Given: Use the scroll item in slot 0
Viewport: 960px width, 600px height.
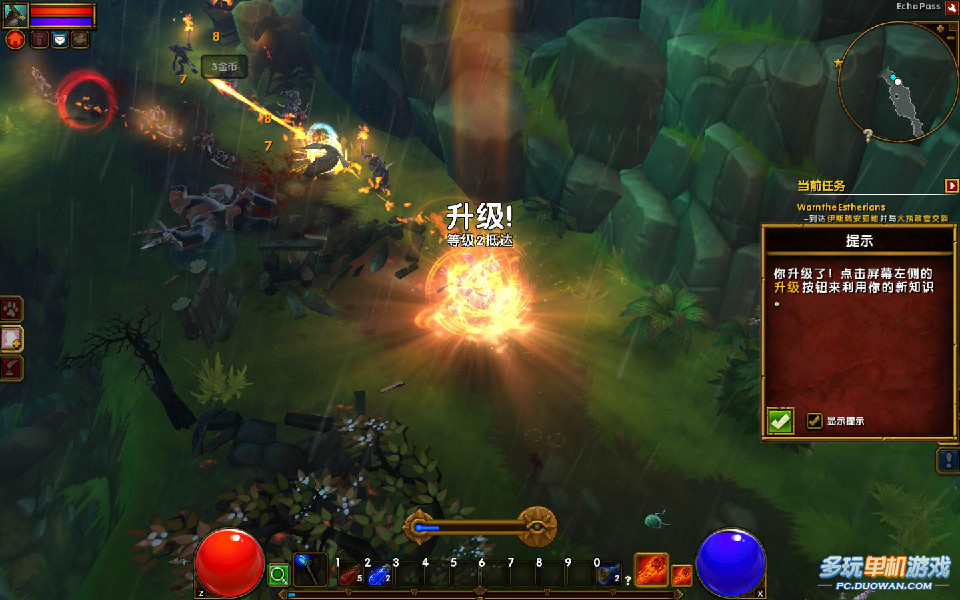Looking at the screenshot, I should click(x=607, y=574).
